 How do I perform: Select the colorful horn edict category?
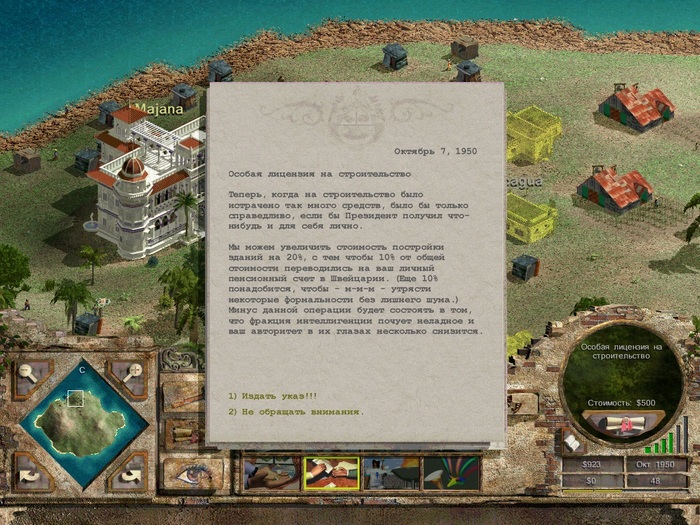coord(451,473)
